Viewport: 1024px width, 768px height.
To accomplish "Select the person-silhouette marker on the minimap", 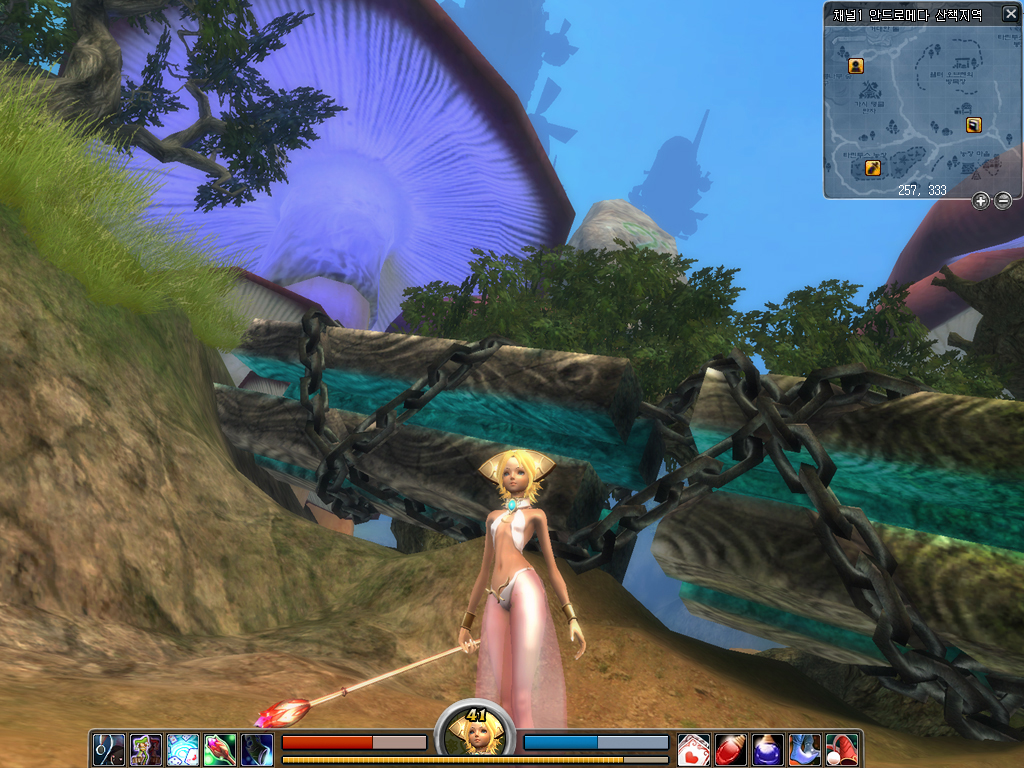I will pyautogui.click(x=856, y=66).
